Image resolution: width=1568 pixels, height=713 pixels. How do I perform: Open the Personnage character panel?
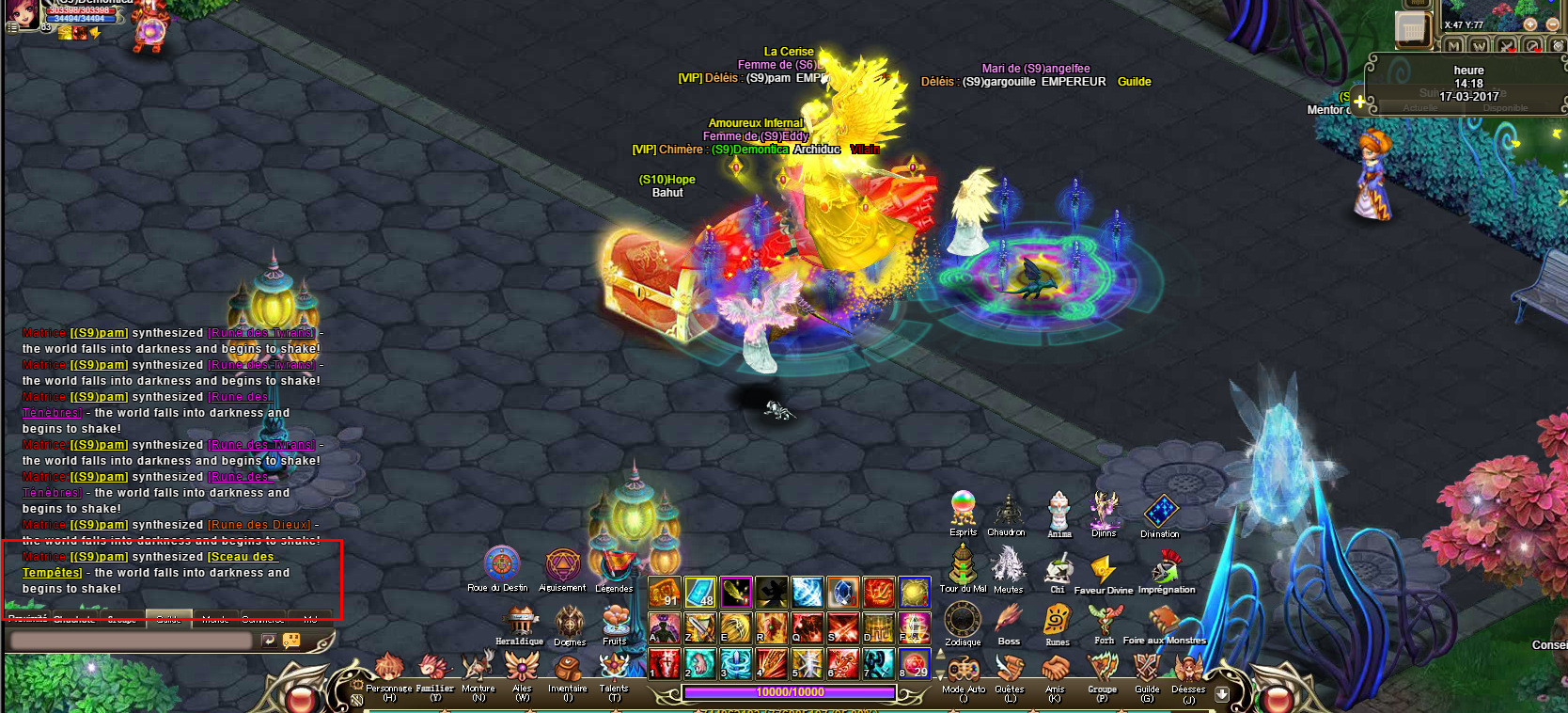[388, 671]
